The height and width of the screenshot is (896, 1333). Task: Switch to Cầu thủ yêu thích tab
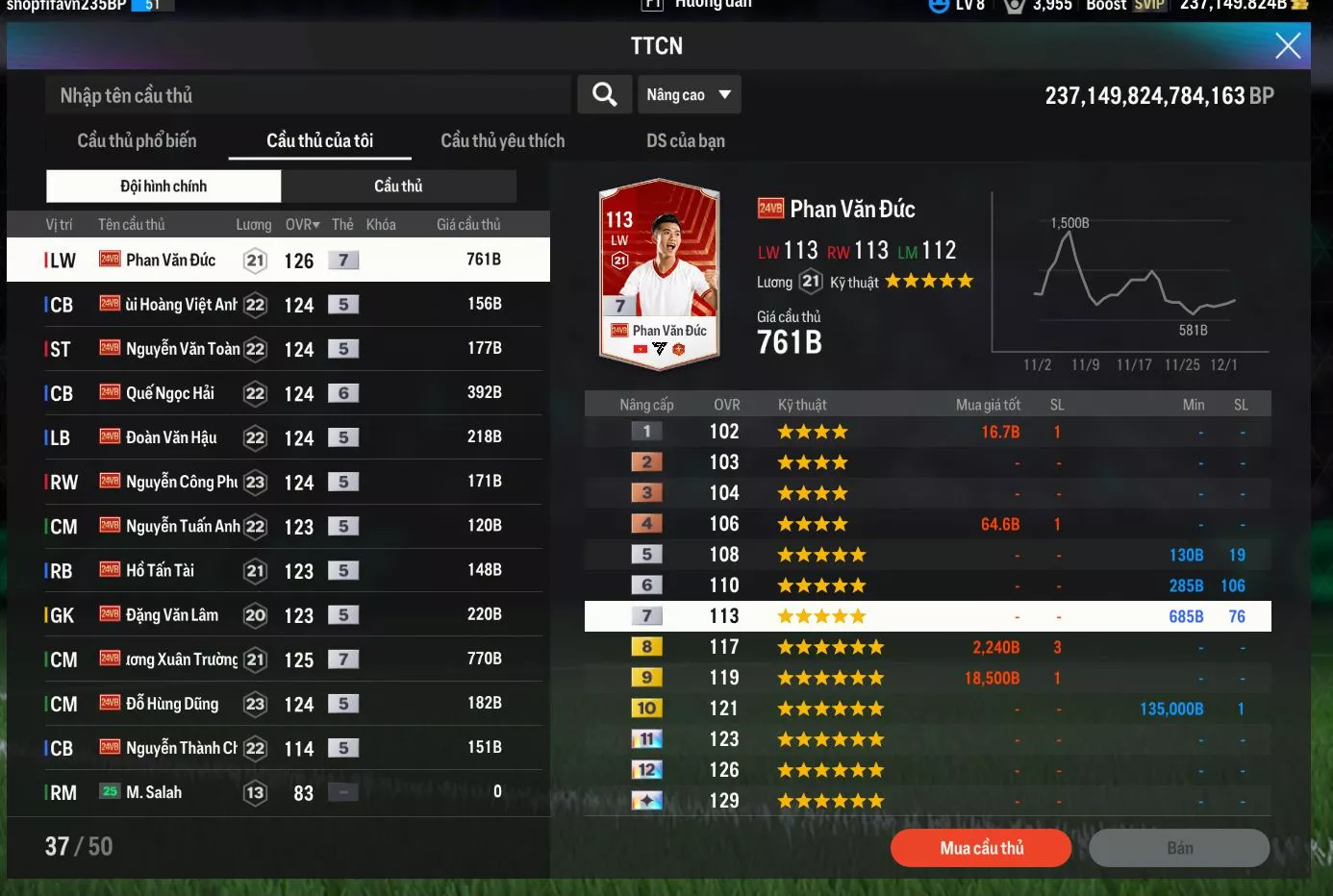502,140
